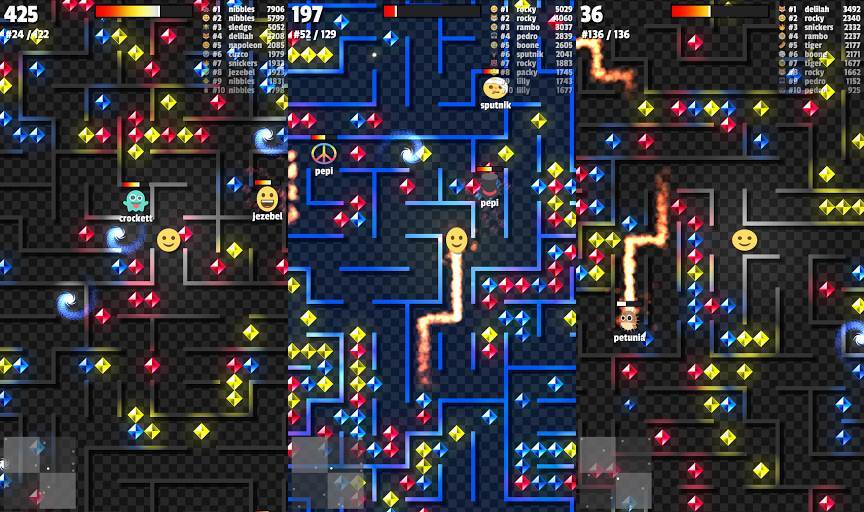Choose the rambo 2237 leaderboard entry

click(x=819, y=36)
